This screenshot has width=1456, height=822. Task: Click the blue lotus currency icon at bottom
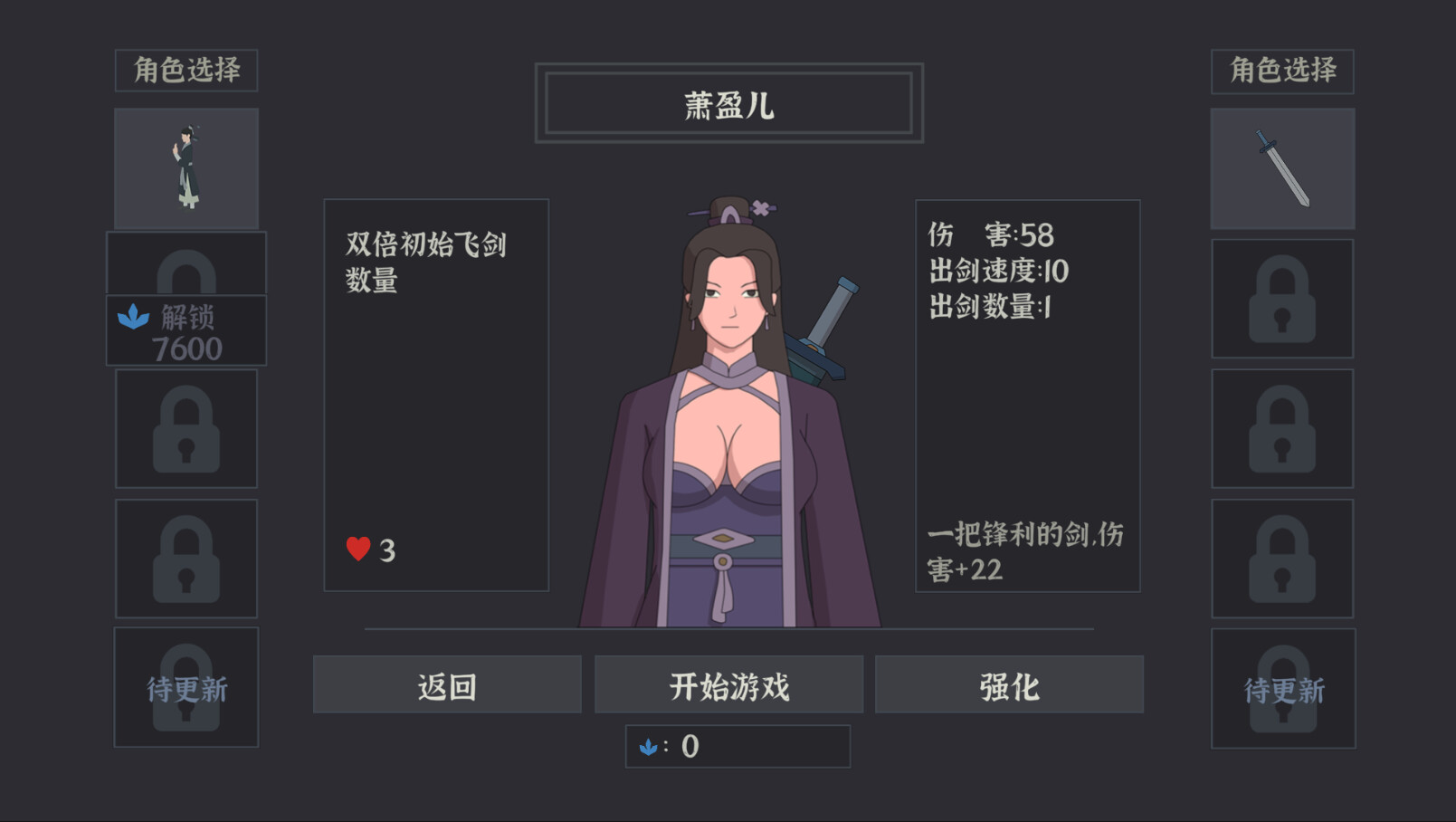[x=650, y=747]
